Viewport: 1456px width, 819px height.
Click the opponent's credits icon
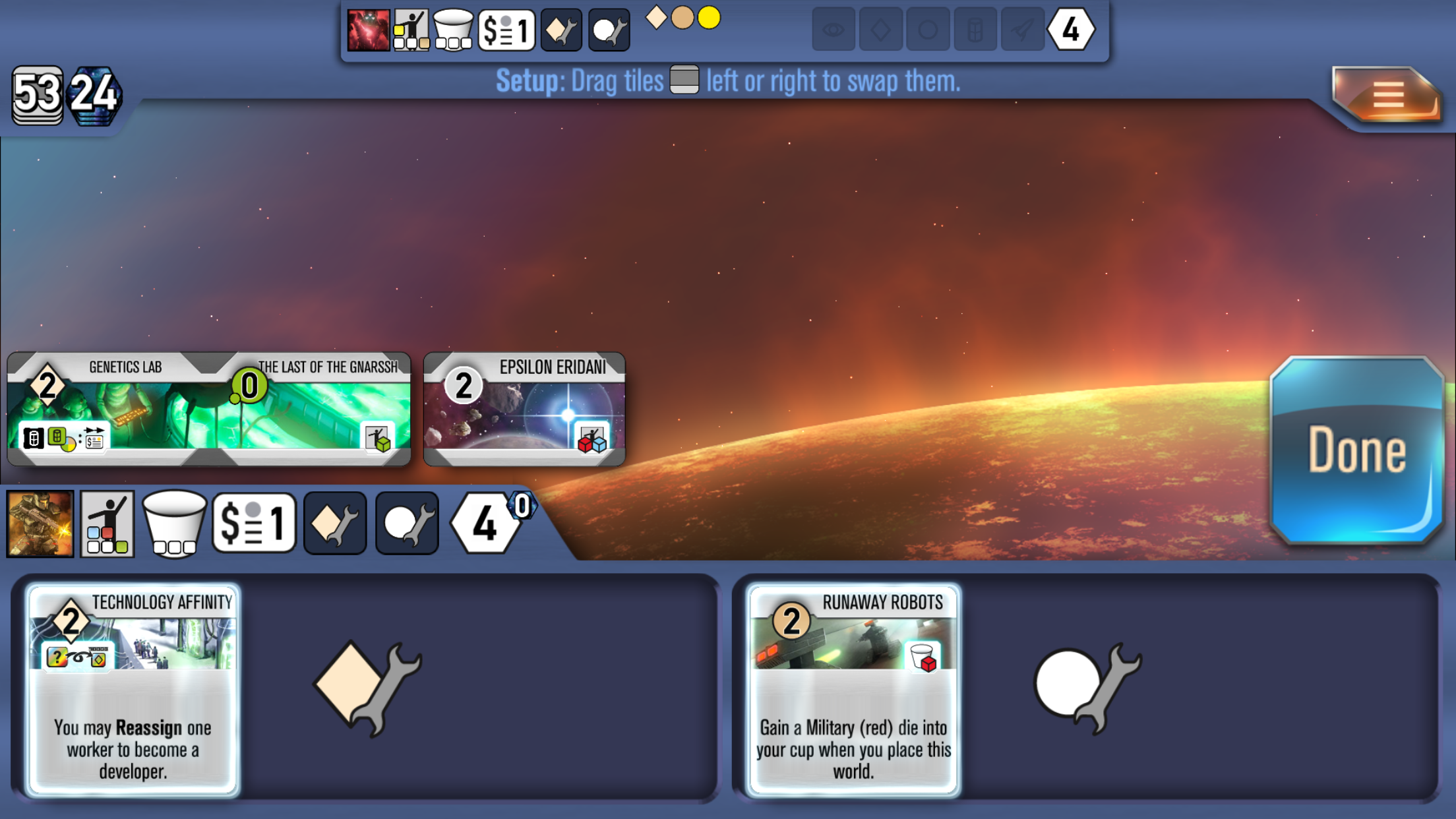pyautogui.click(x=506, y=30)
